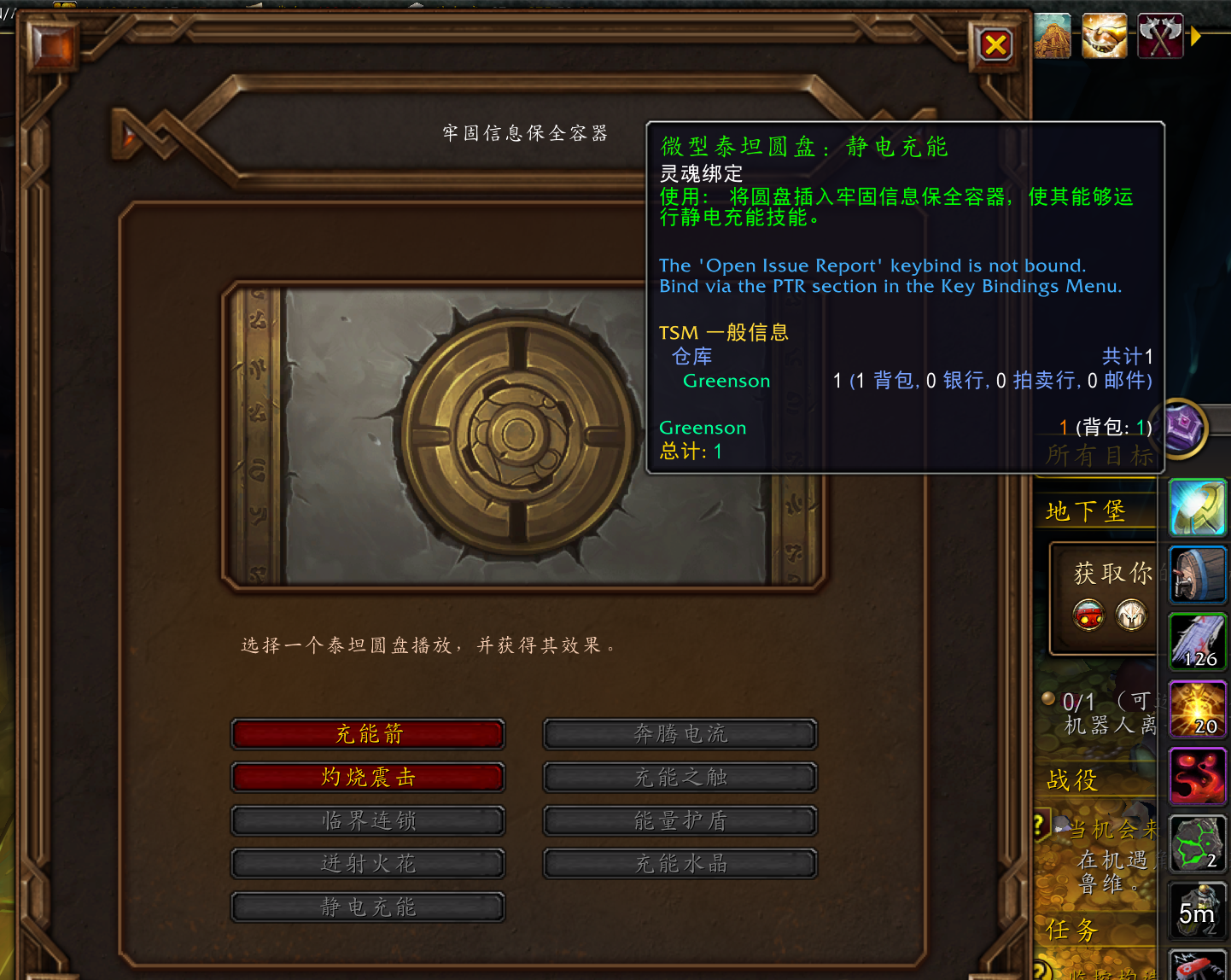
Task: Click the 所有目标 objectives header
Action: coord(1101,456)
